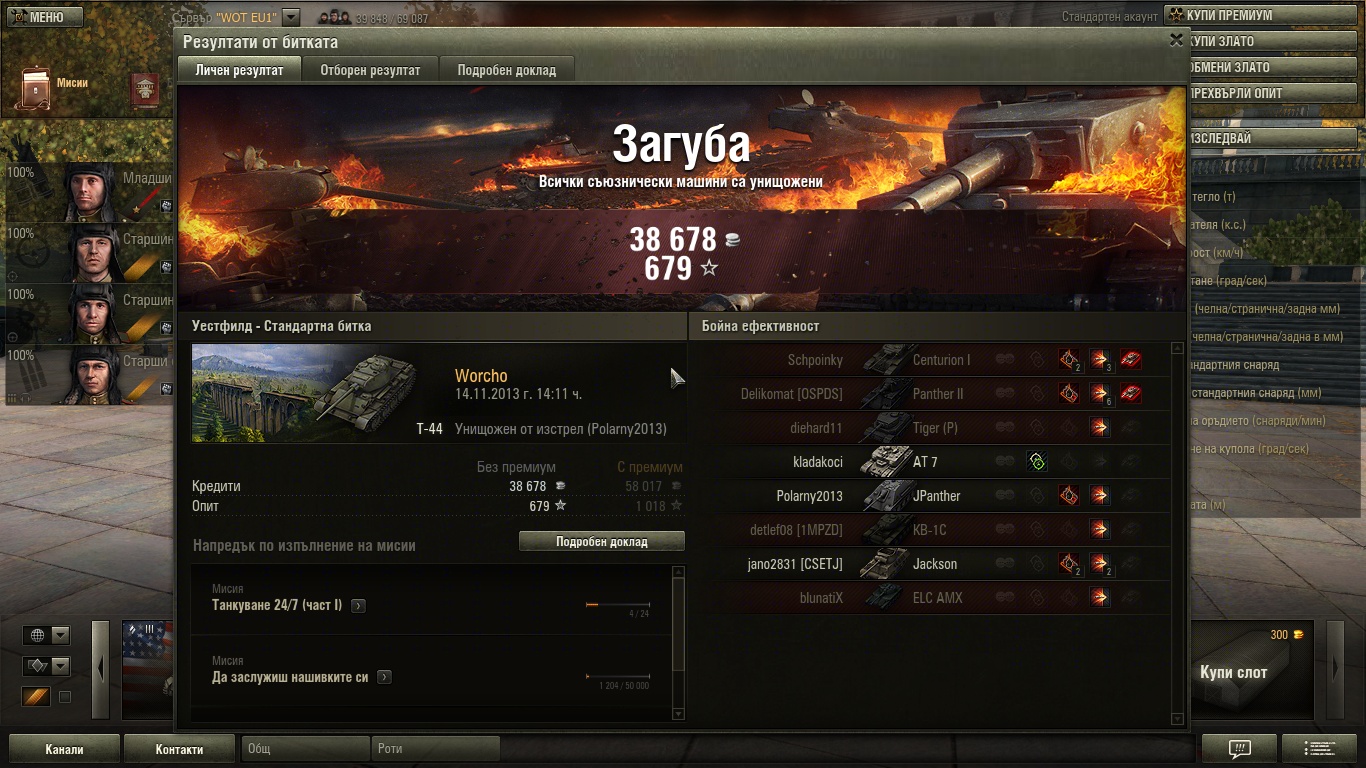
Task: Click the Подробен доклад button under missions
Action: point(601,542)
